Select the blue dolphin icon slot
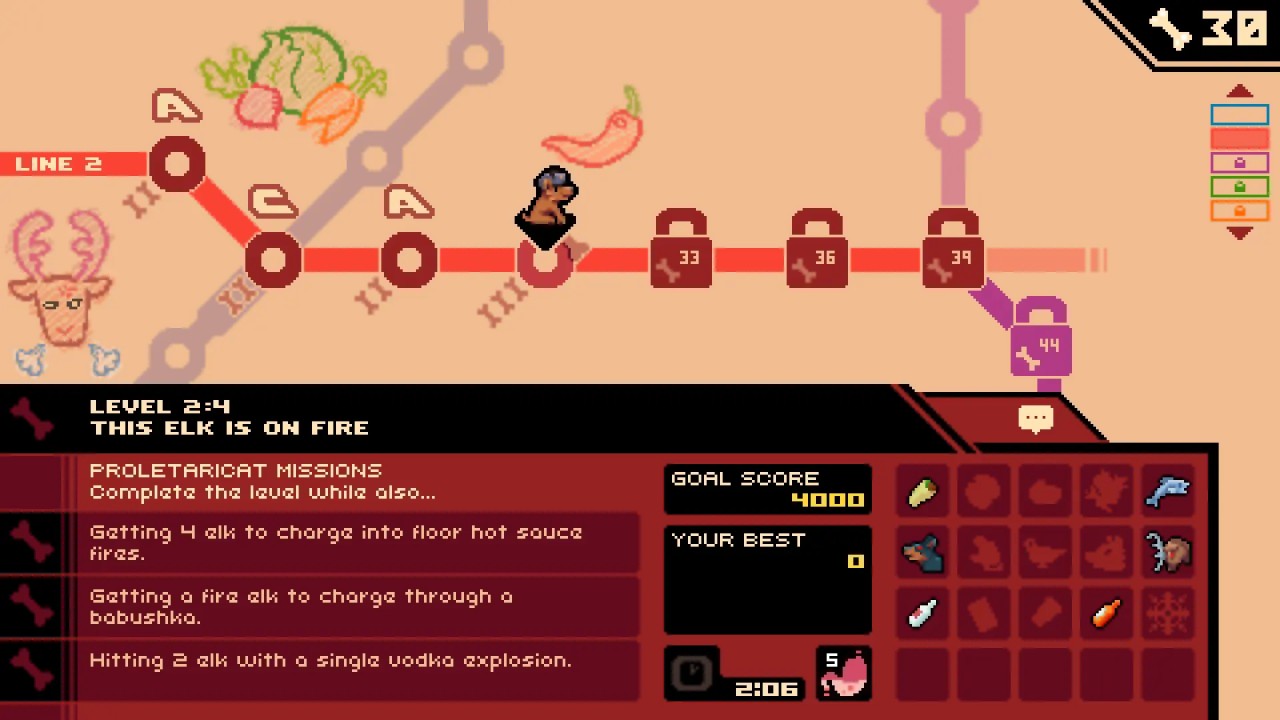Viewport: 1280px width, 720px height. click(1167, 492)
